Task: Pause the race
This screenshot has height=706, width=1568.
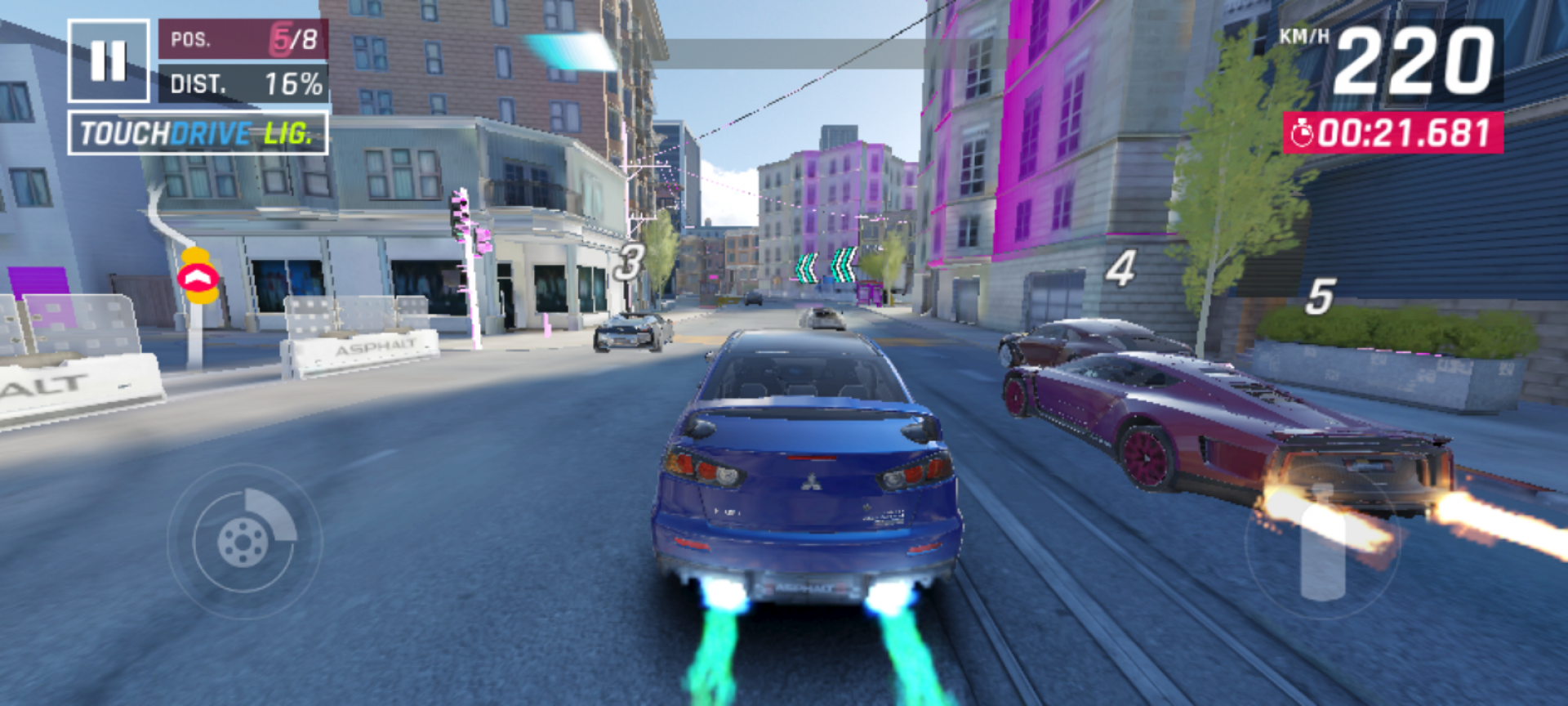Action: (x=109, y=61)
